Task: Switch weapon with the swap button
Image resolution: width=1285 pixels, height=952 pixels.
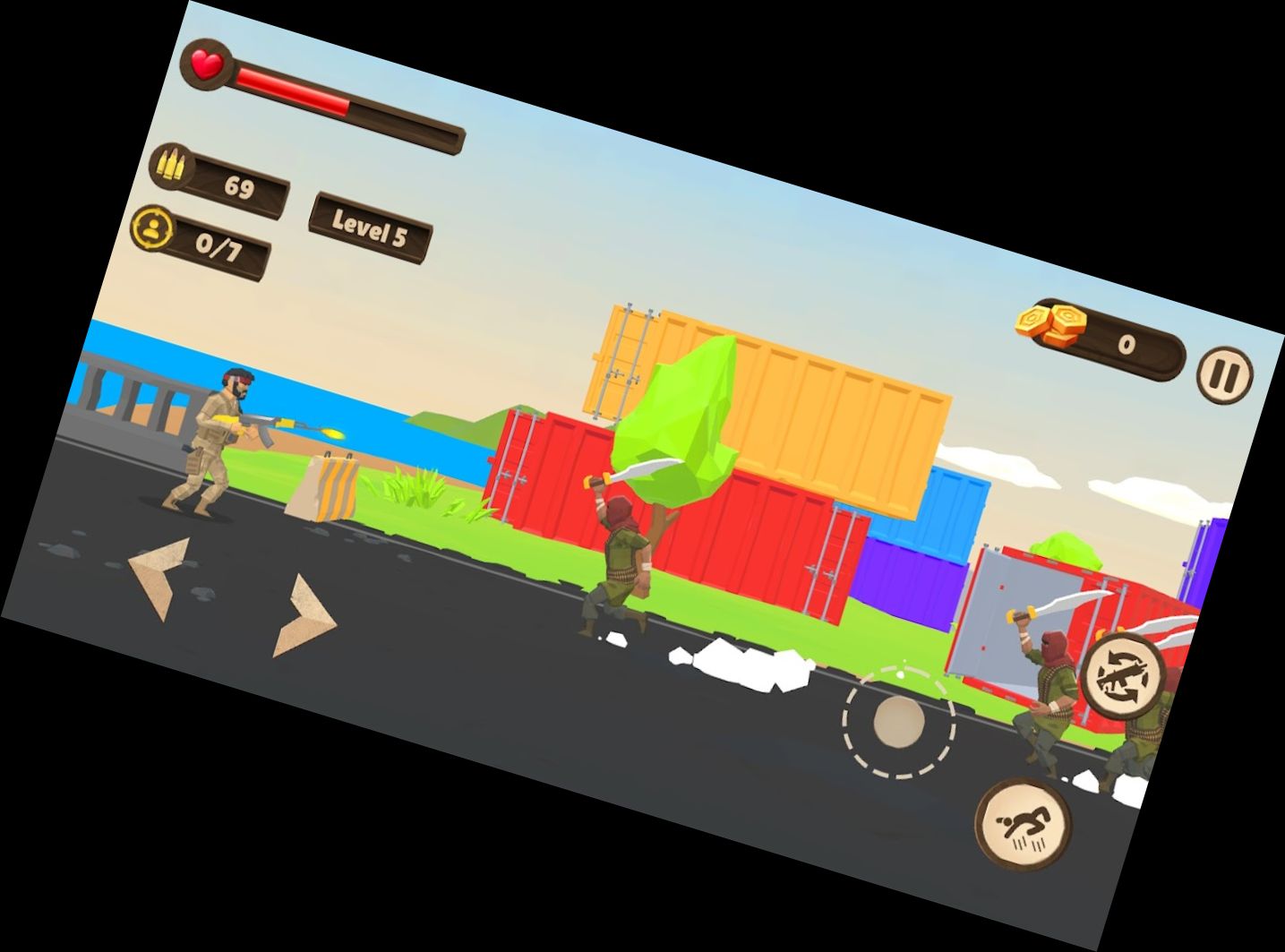Action: pyautogui.click(x=1122, y=677)
